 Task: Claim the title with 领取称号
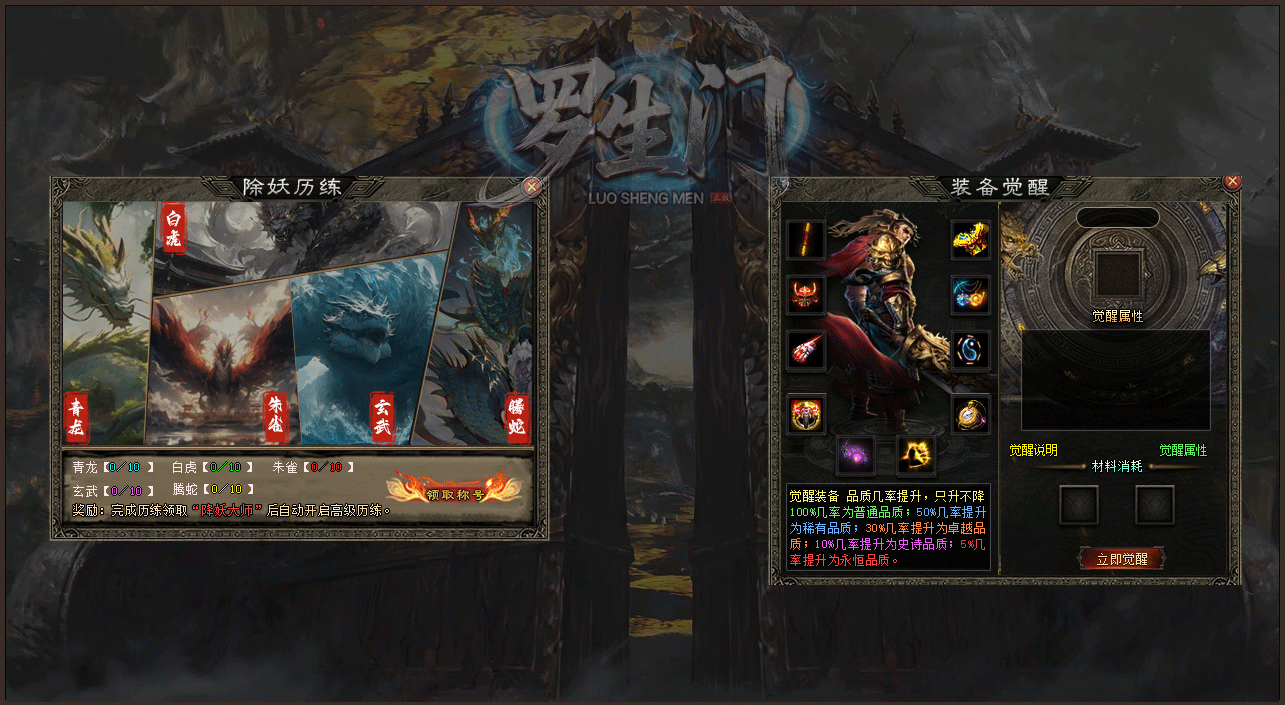point(455,488)
